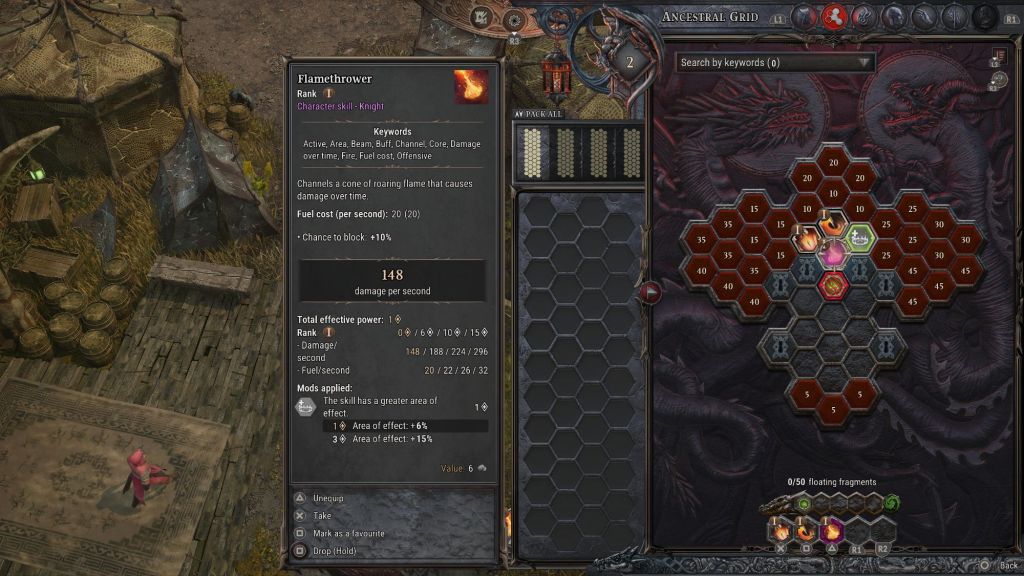The height and width of the screenshot is (576, 1024).
Task: Select the pink flame skill hexagon
Action: pos(832,257)
